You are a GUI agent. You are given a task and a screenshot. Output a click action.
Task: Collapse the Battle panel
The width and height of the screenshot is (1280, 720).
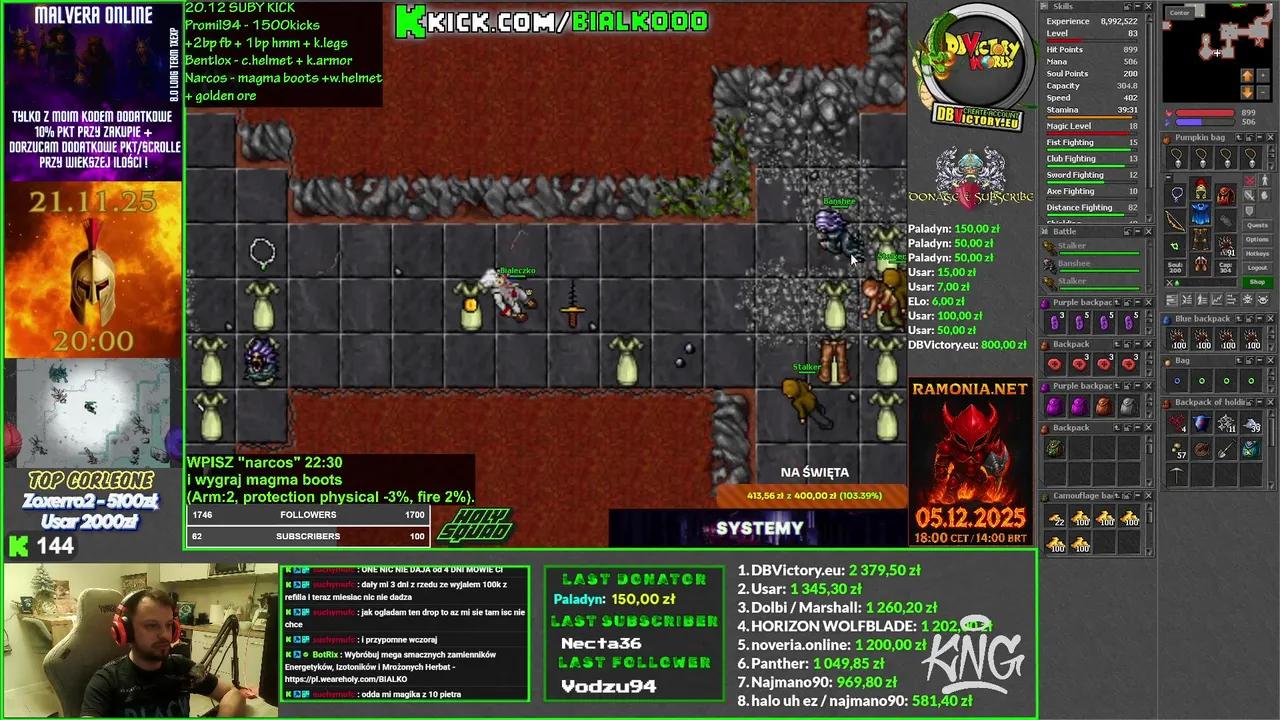pos(1137,230)
